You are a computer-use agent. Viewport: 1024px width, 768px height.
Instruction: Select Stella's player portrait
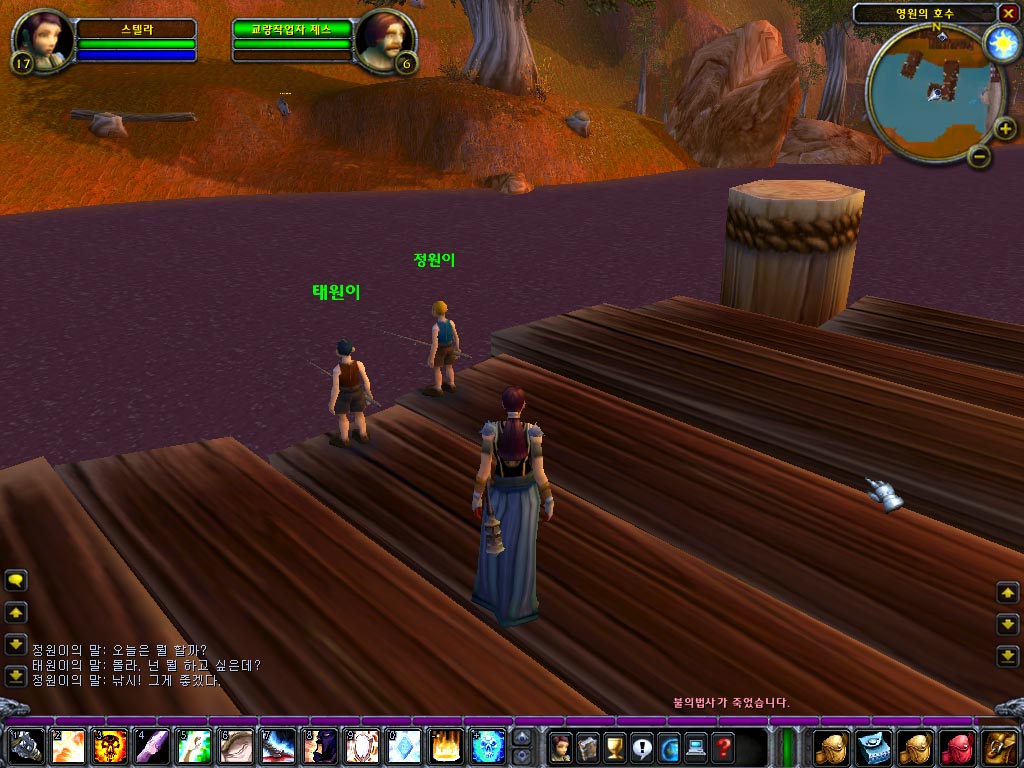coord(43,41)
